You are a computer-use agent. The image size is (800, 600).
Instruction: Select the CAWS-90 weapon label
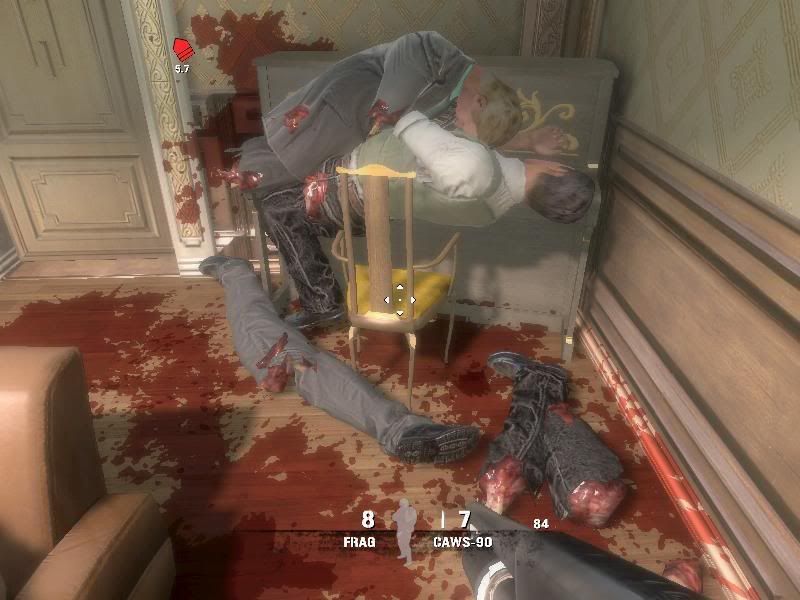pyautogui.click(x=460, y=541)
